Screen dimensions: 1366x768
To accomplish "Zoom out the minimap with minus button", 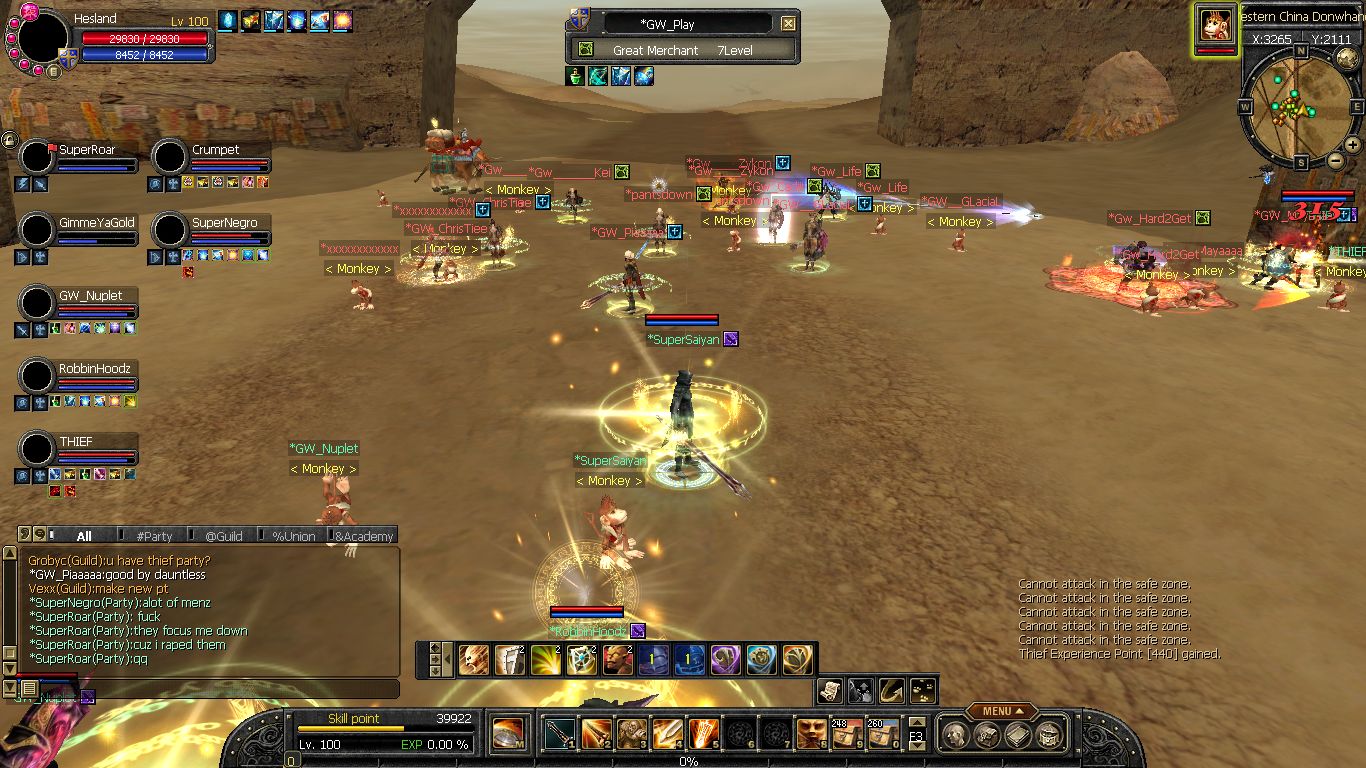I will [x=1335, y=160].
